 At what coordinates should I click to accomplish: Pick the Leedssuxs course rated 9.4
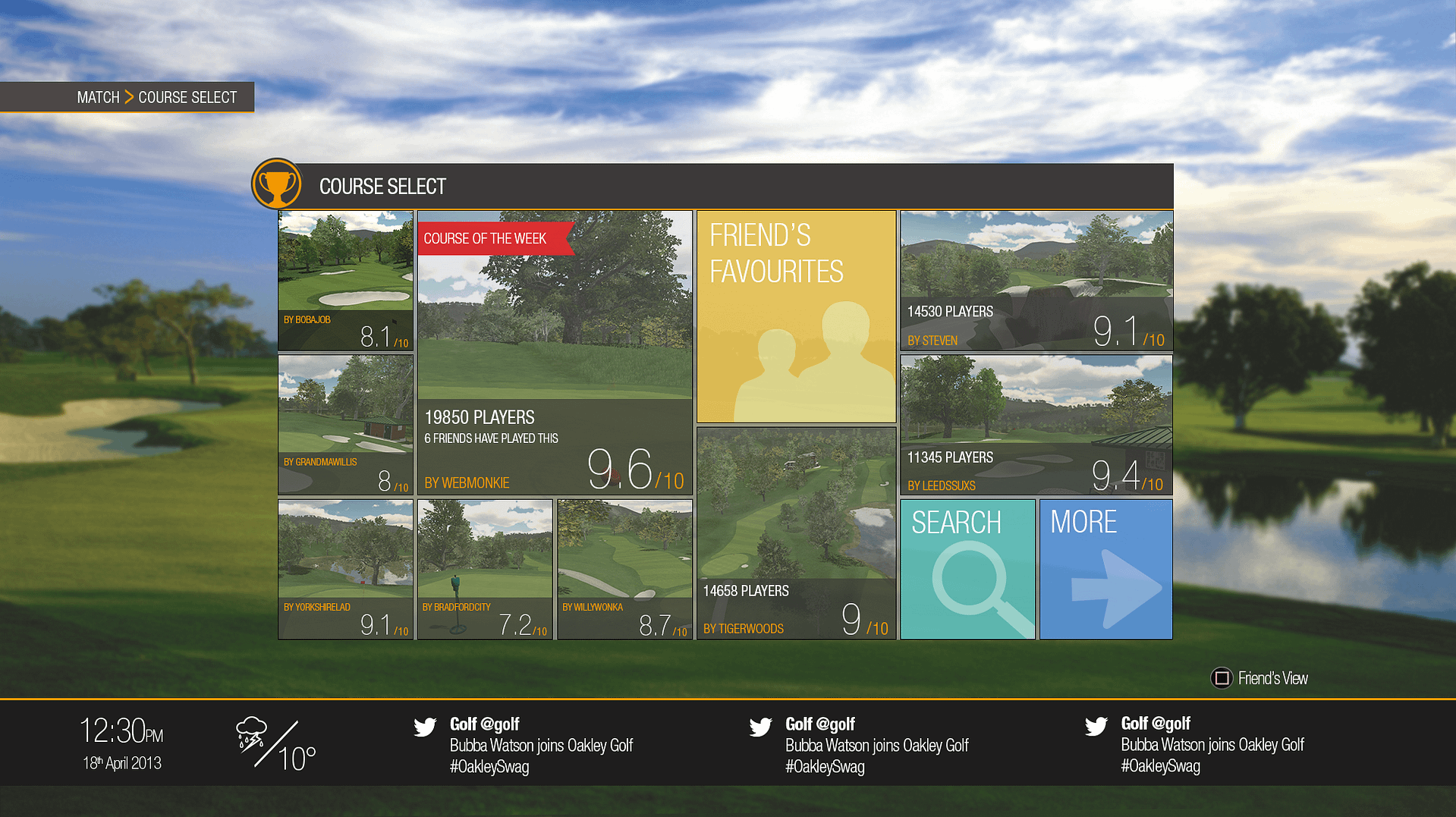click(1036, 424)
